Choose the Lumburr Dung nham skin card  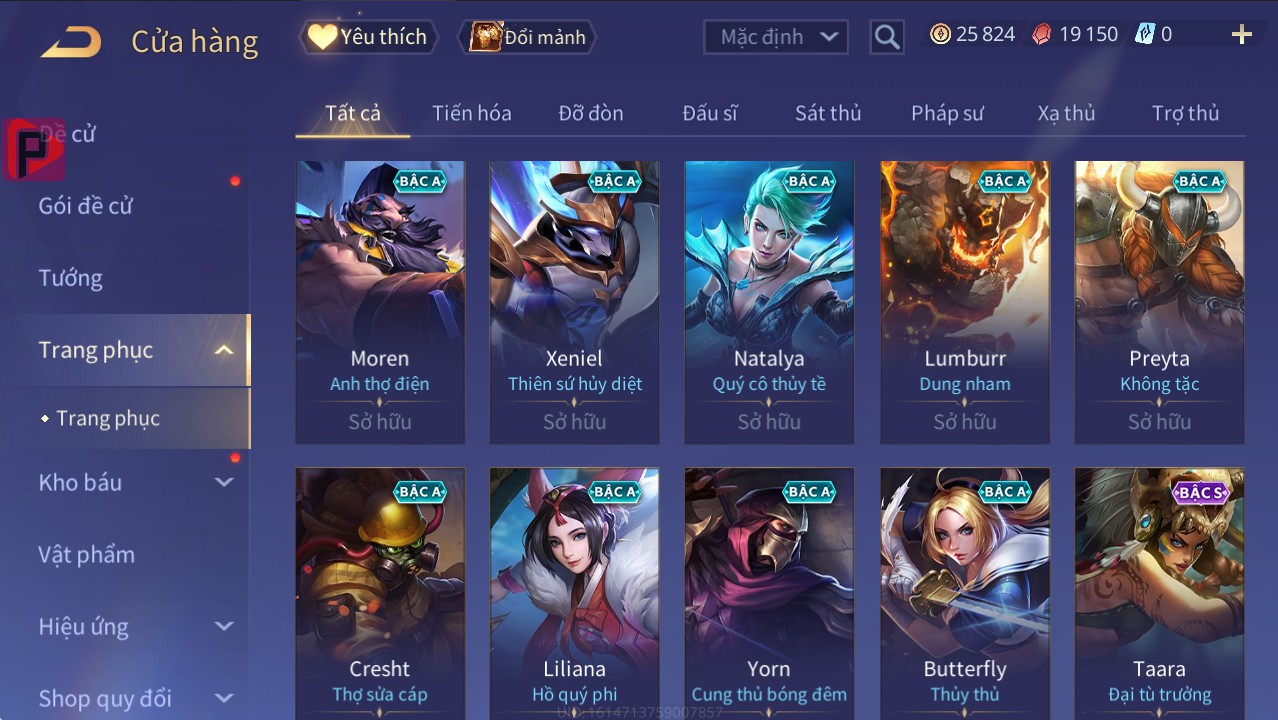[x=964, y=300]
